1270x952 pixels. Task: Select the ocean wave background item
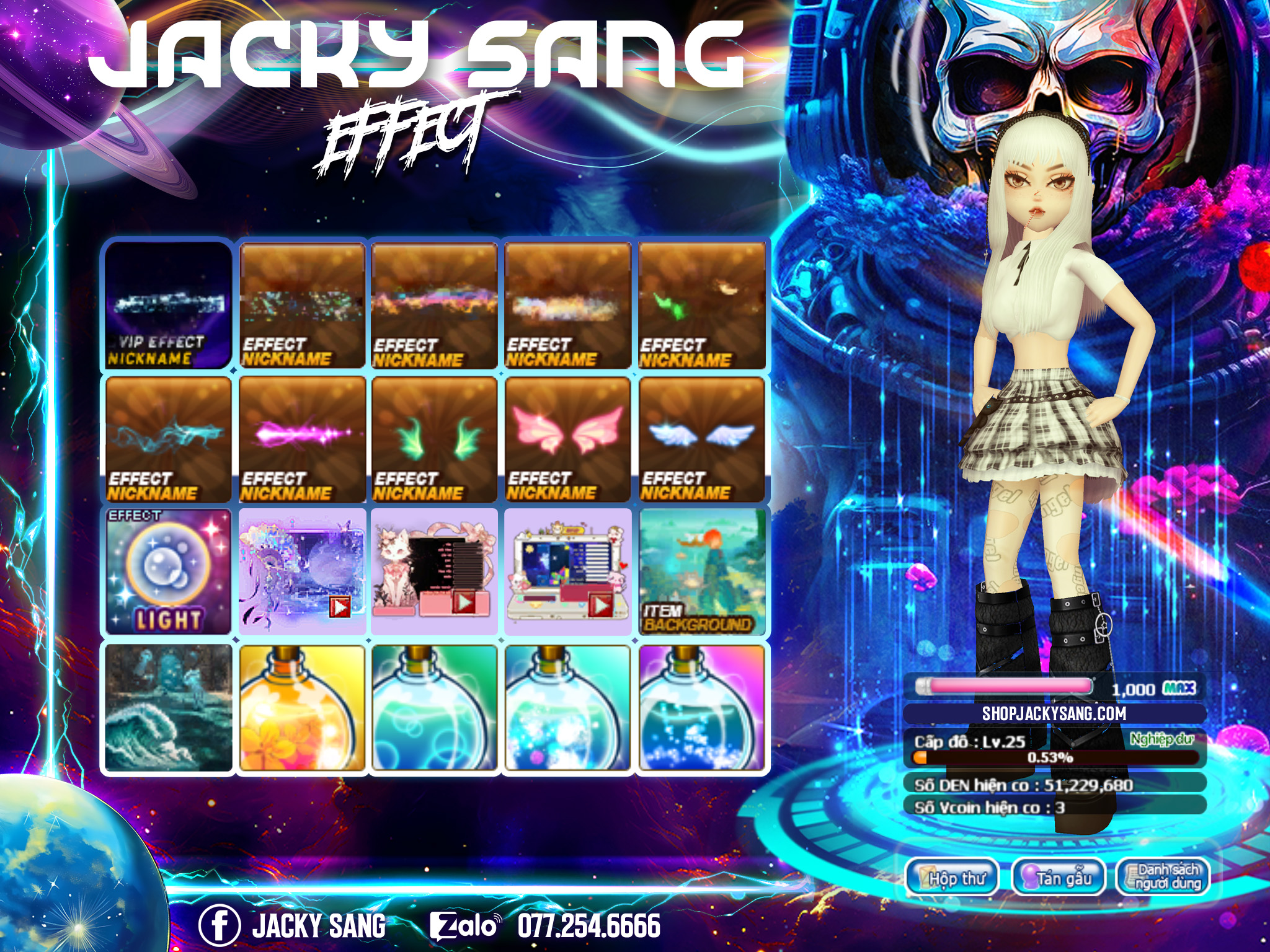pos(168,707)
